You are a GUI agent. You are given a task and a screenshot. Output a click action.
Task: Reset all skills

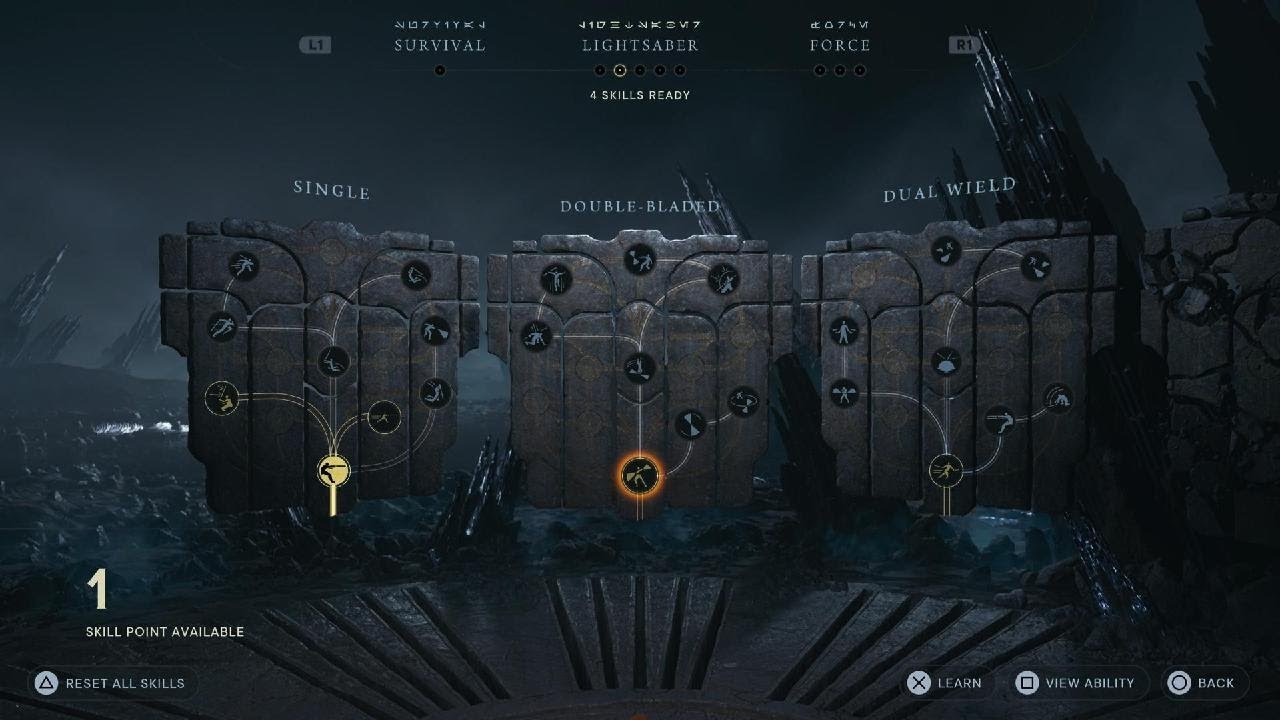point(110,683)
